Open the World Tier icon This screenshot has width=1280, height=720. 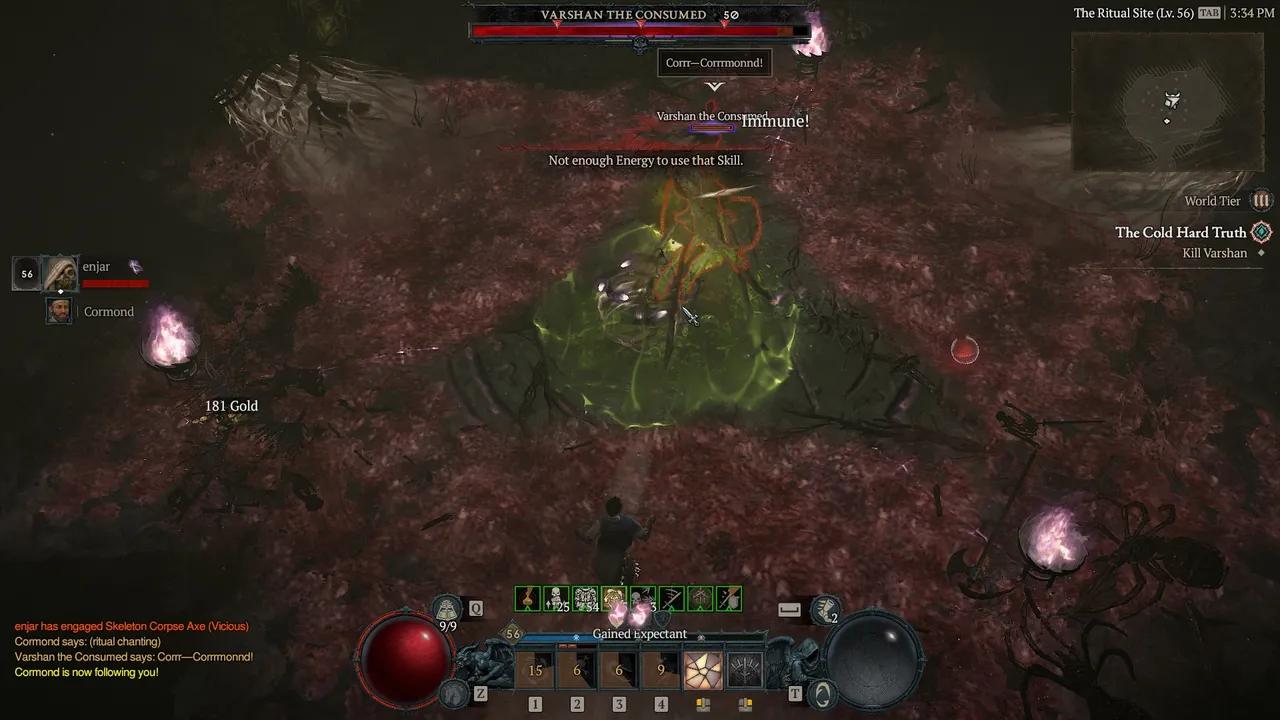click(x=1262, y=201)
